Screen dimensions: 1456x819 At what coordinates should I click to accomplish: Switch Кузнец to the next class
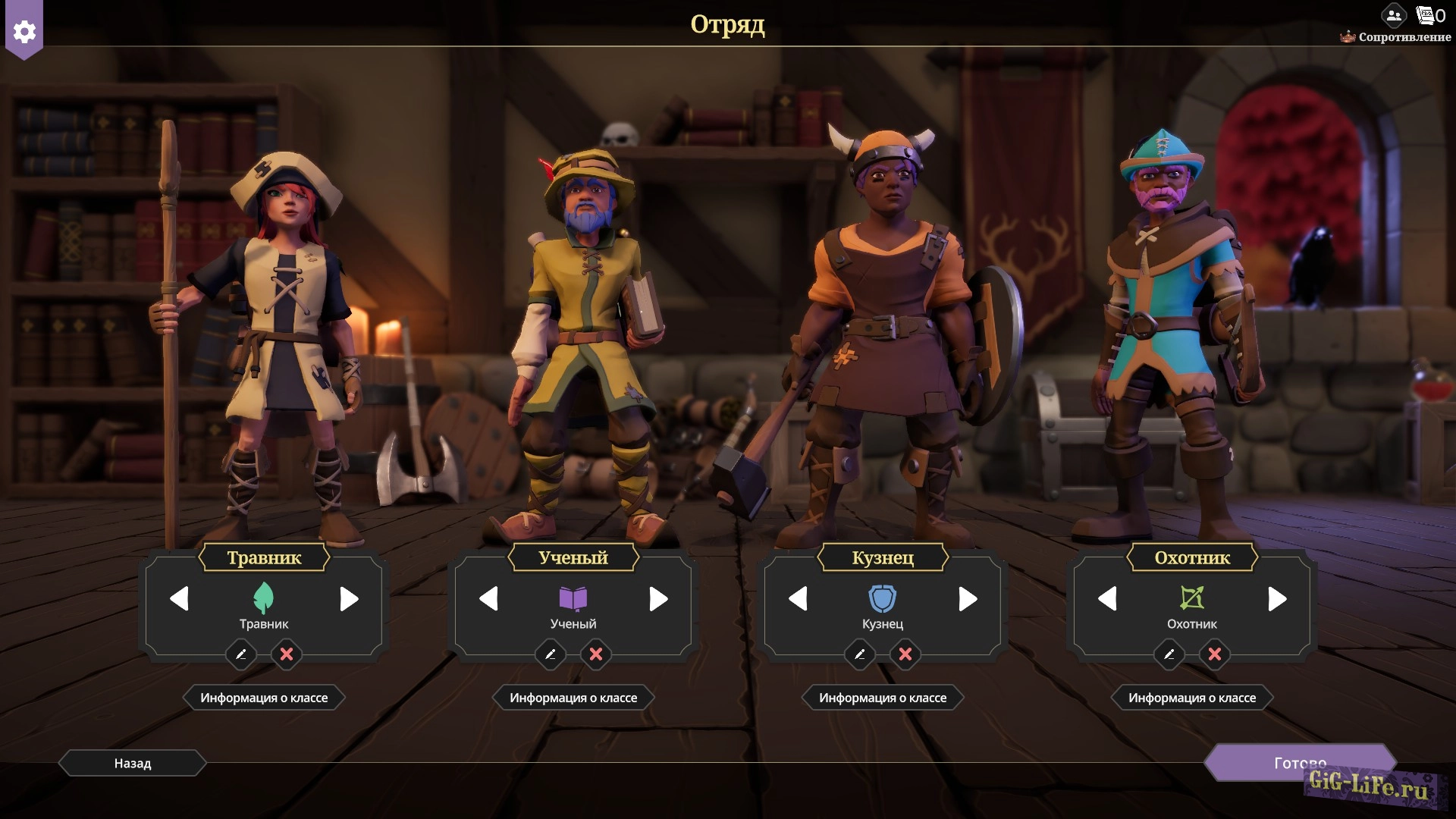968,599
